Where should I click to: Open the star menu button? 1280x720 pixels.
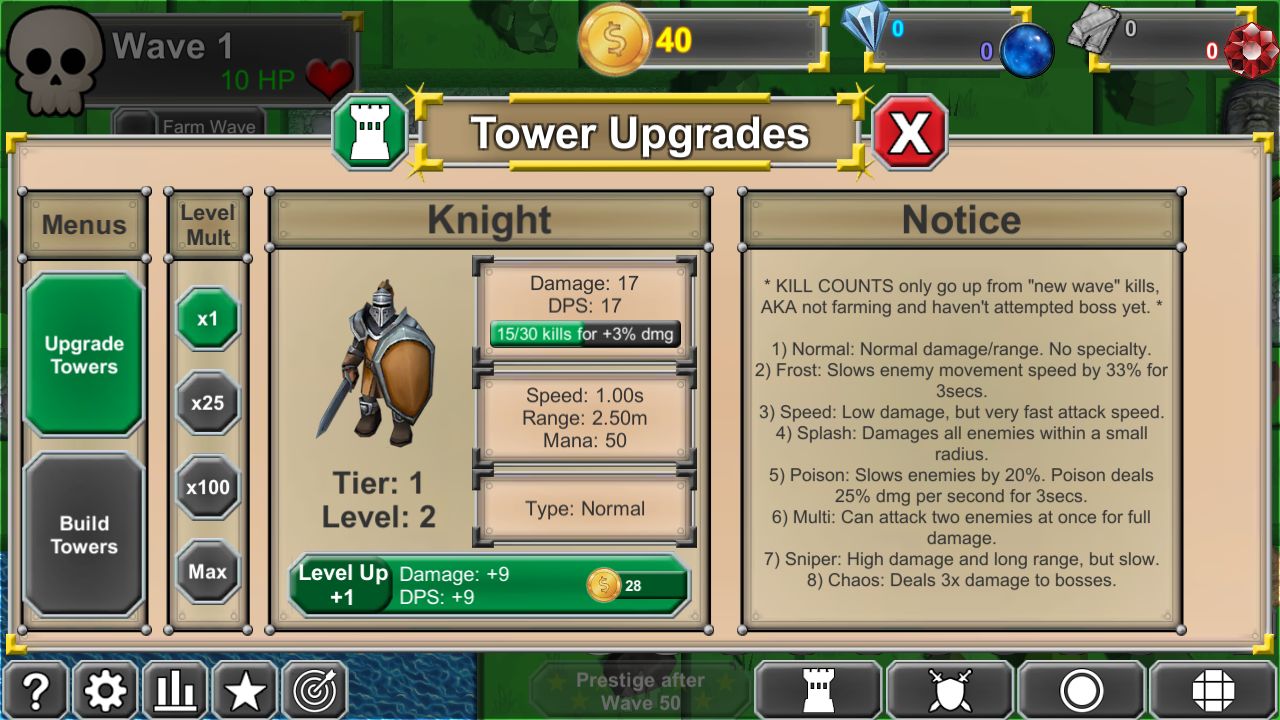[x=245, y=691]
